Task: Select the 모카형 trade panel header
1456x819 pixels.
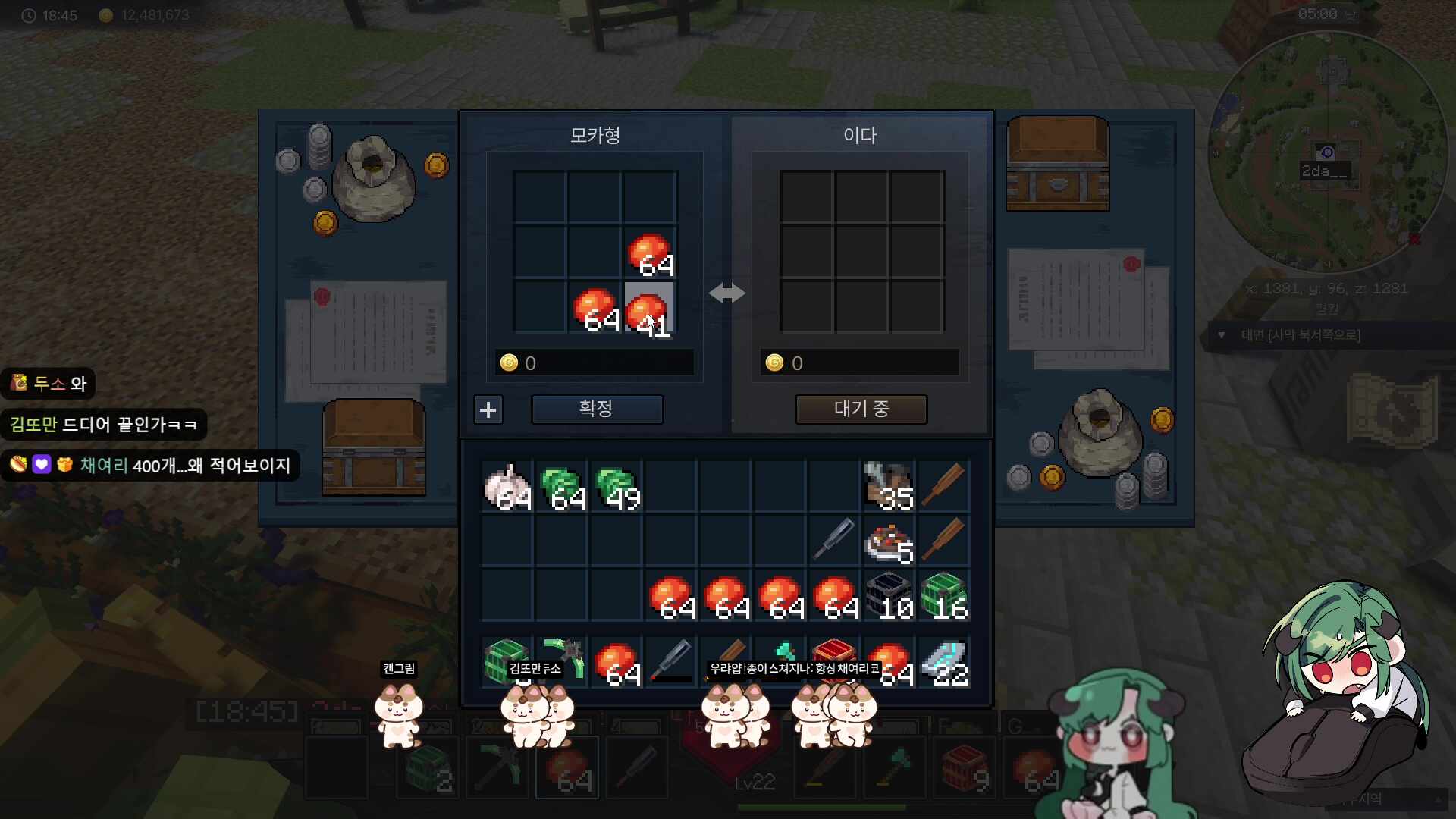Action: [595, 136]
